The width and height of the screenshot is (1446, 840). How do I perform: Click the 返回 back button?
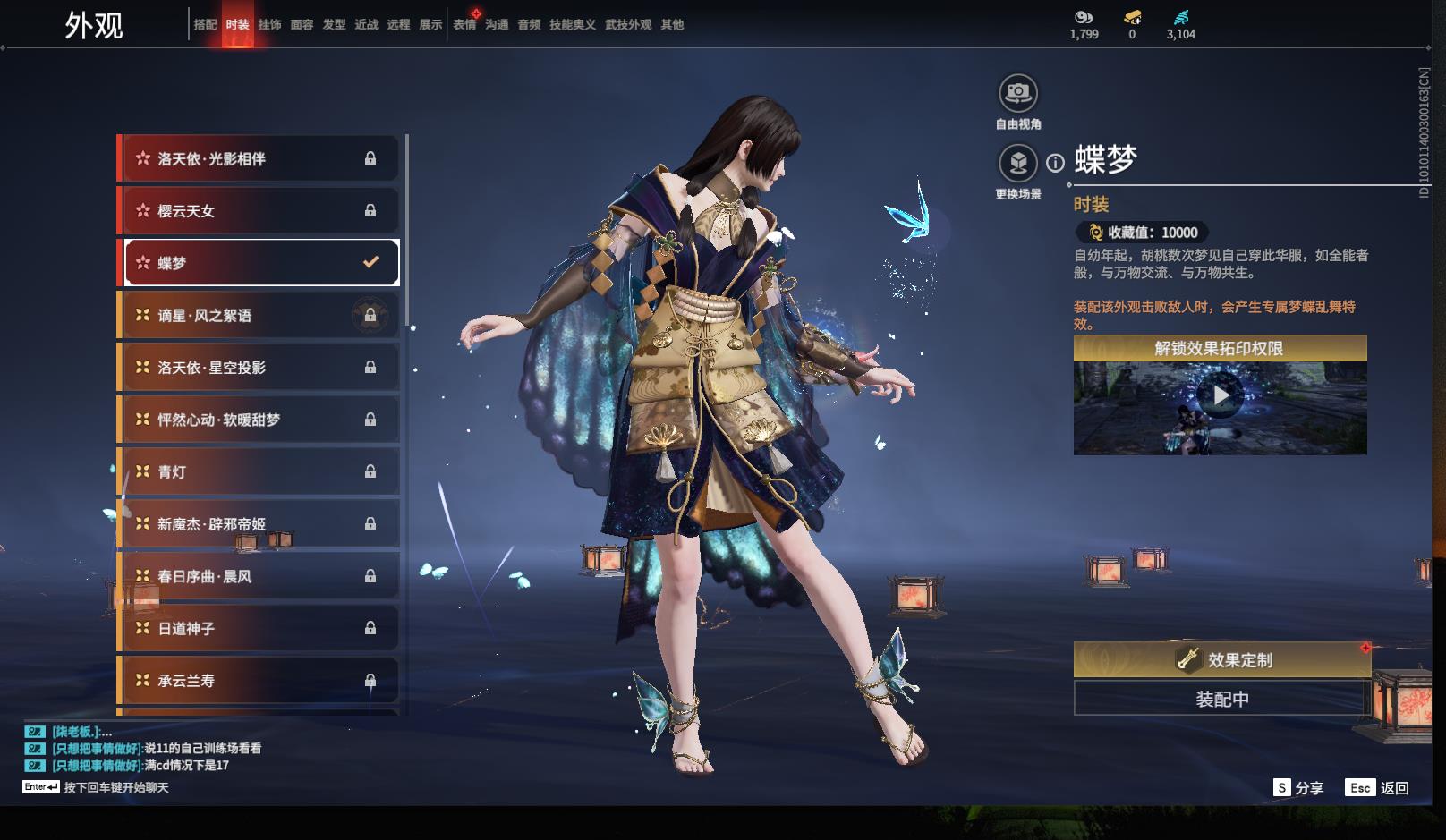[1378, 787]
